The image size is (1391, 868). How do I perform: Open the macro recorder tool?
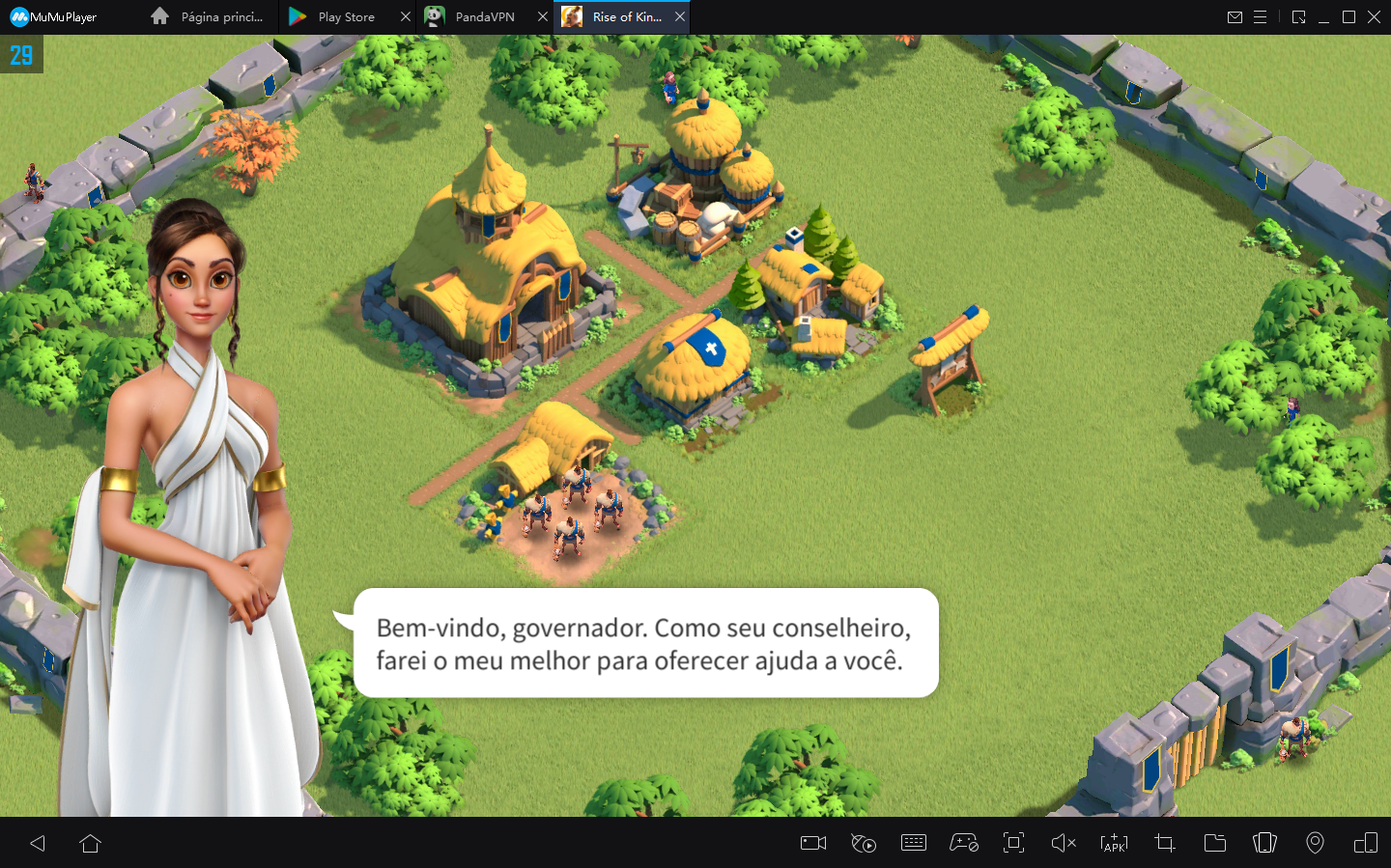(864, 843)
